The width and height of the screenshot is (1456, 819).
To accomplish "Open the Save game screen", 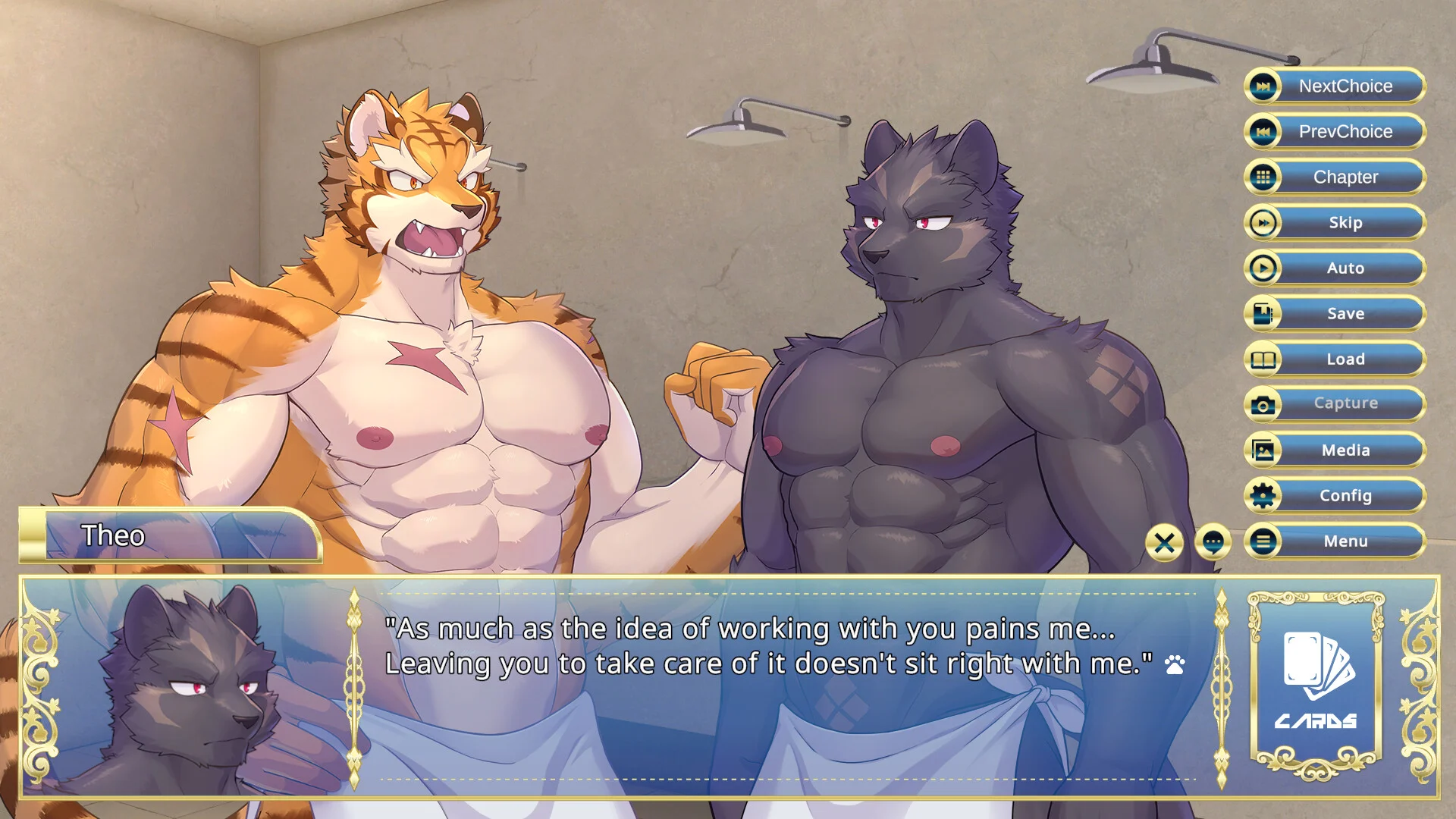I will coord(1335,313).
